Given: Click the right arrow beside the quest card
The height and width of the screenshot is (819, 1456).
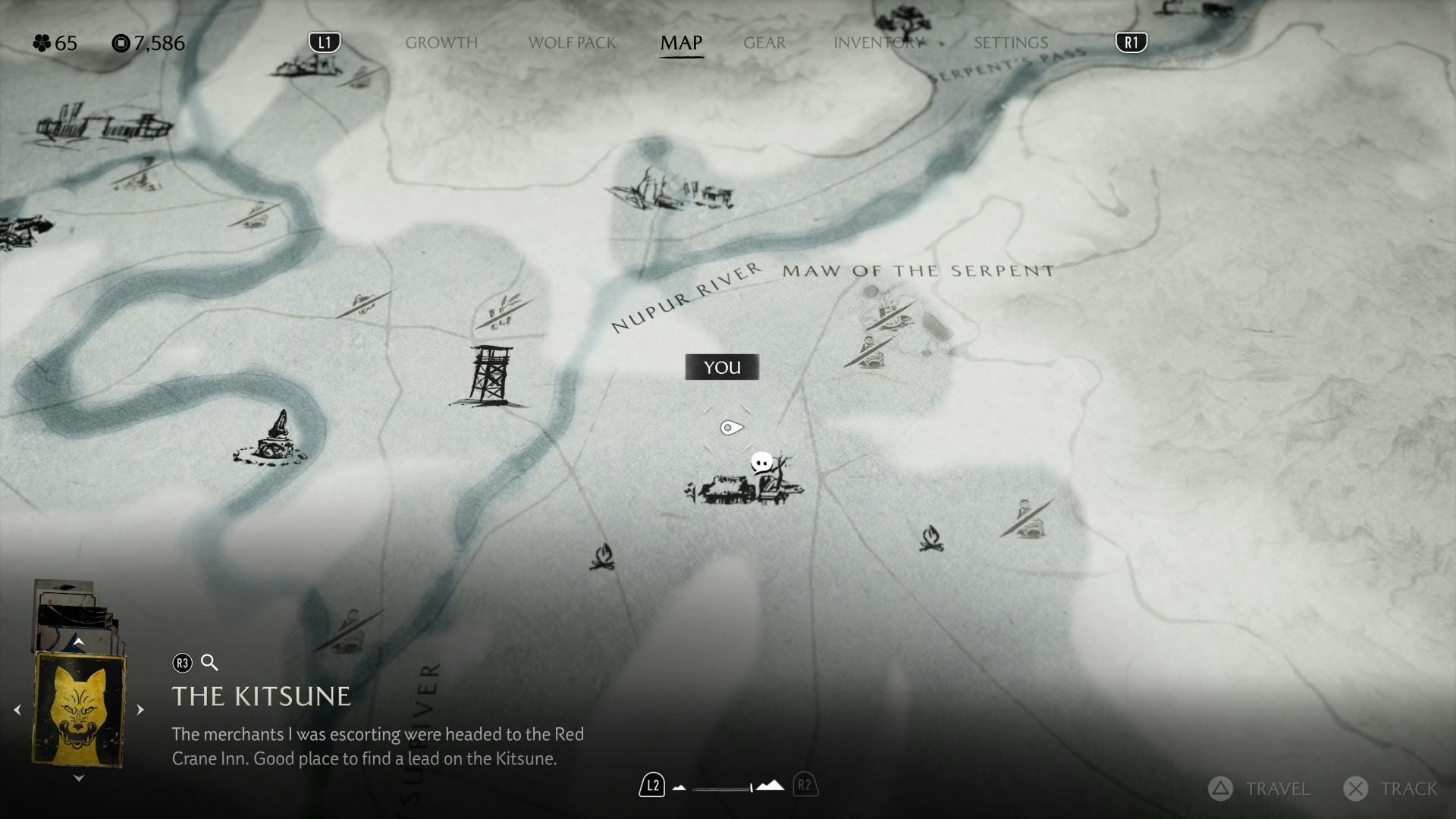Looking at the screenshot, I should pyautogui.click(x=140, y=710).
